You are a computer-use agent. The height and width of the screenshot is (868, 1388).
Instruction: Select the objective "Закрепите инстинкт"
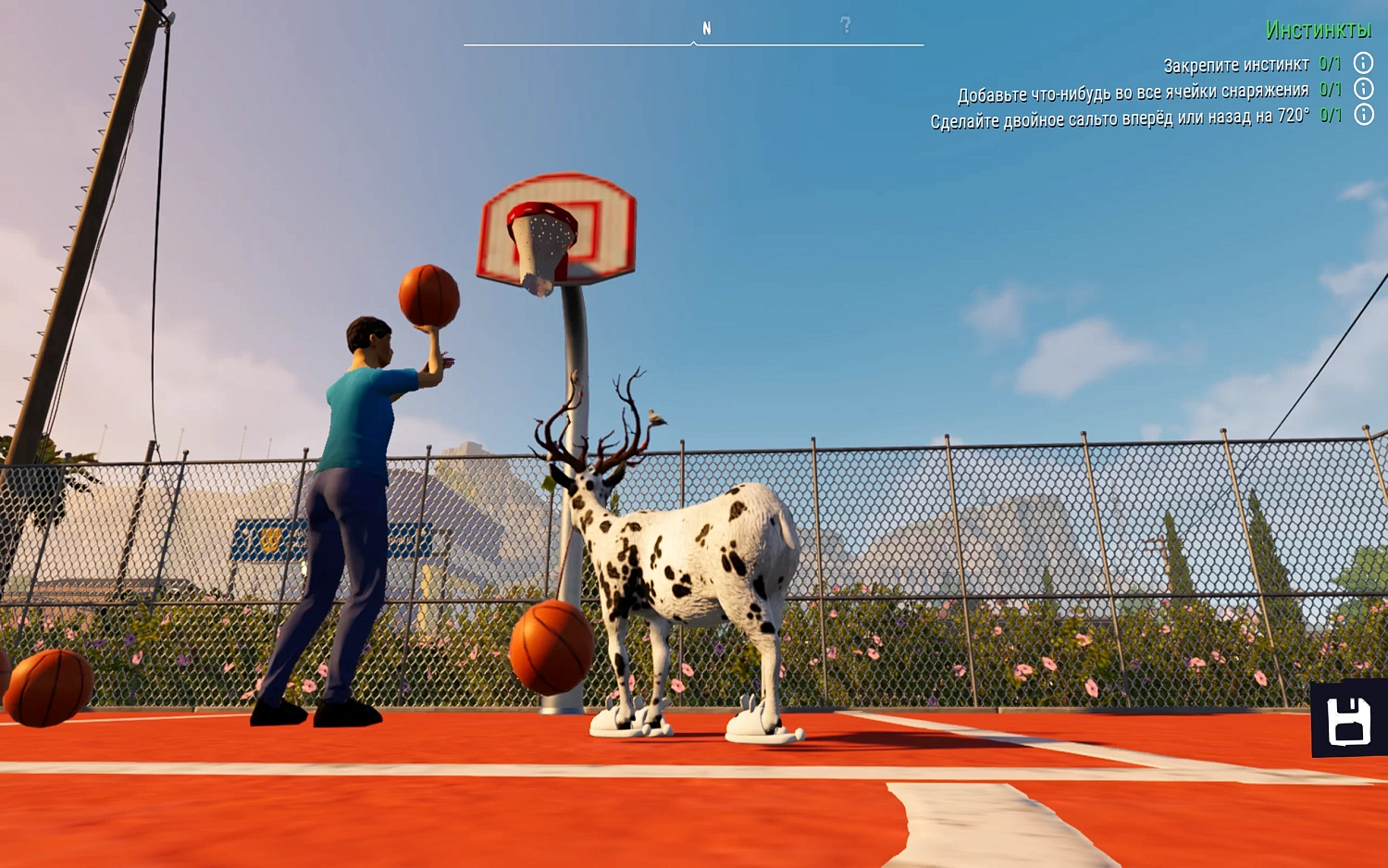[x=1237, y=65]
